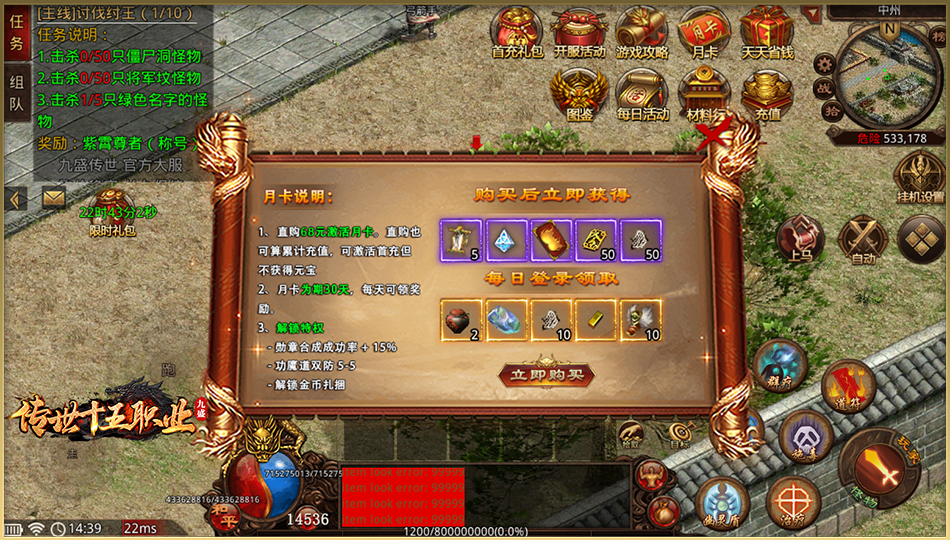
Task: Switch to the 组队 team tab
Action: point(16,92)
